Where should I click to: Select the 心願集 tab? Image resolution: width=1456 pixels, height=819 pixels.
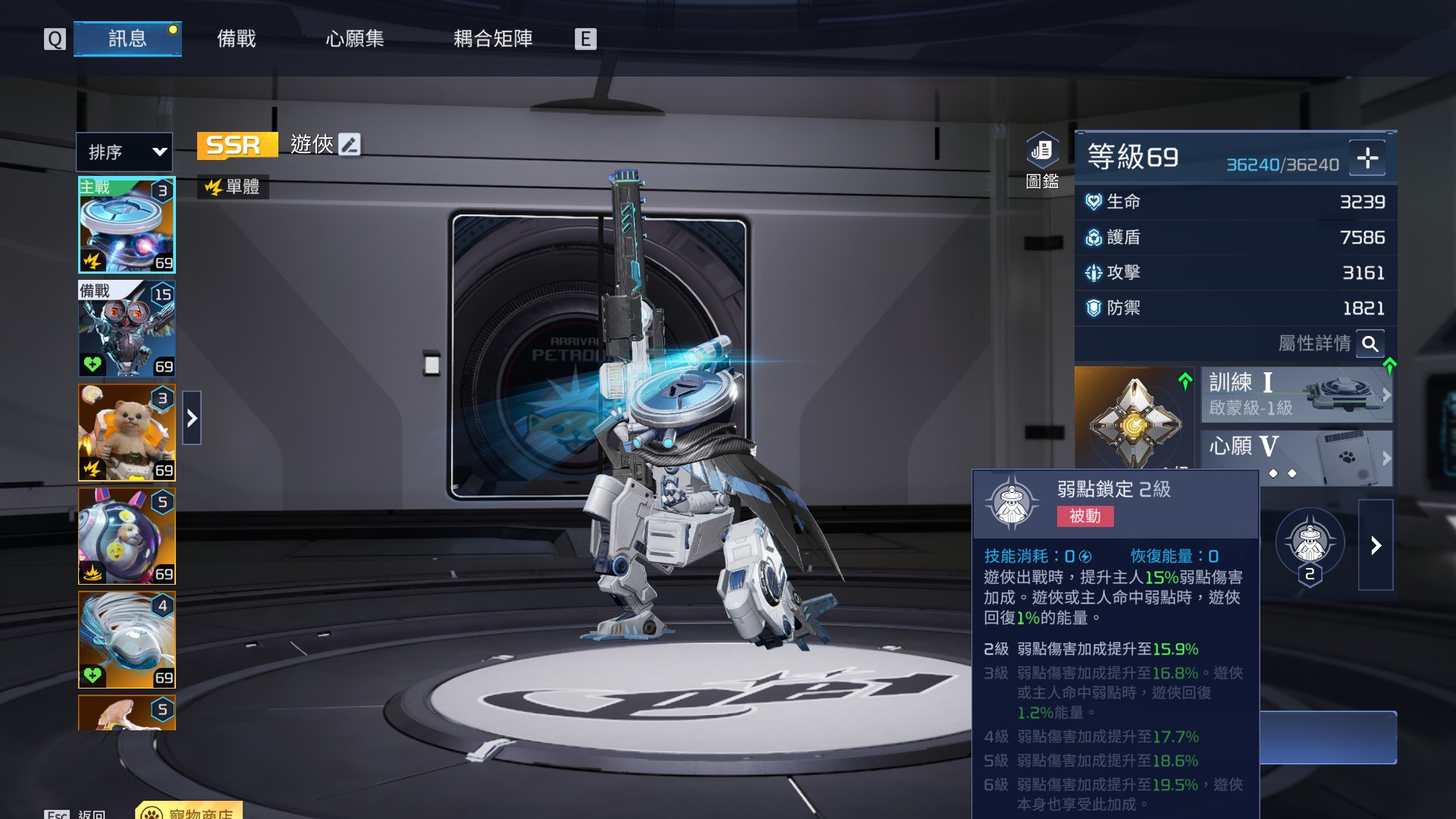355,39
